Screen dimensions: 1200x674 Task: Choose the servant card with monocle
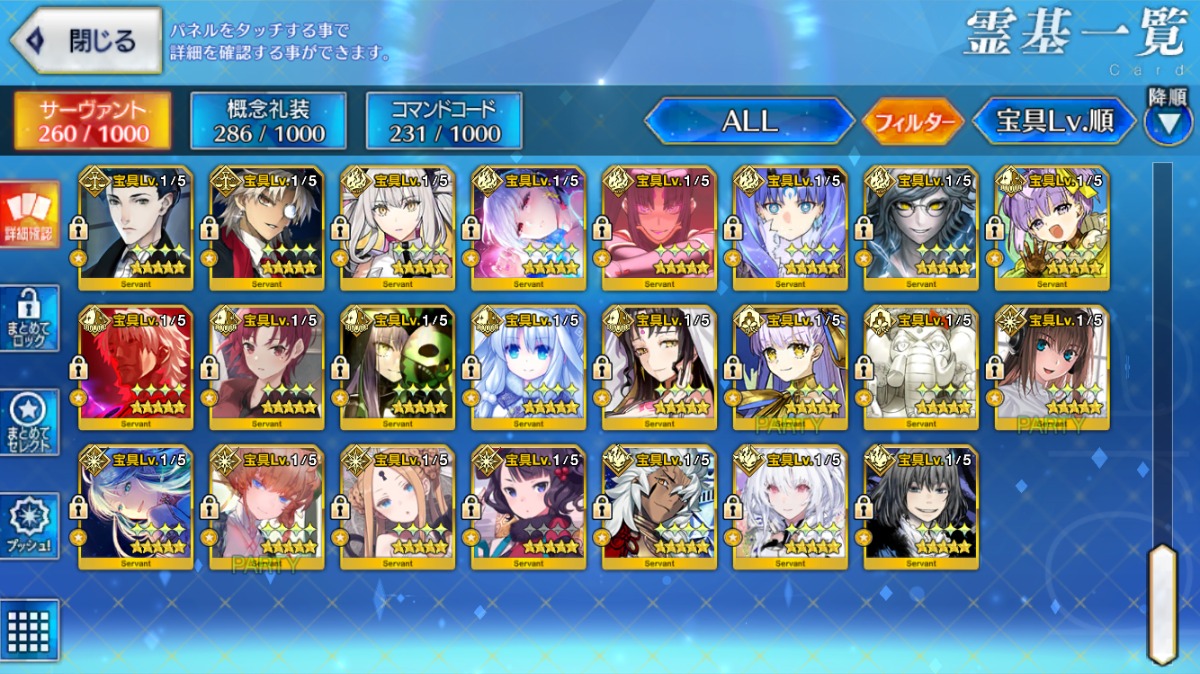tap(267, 227)
